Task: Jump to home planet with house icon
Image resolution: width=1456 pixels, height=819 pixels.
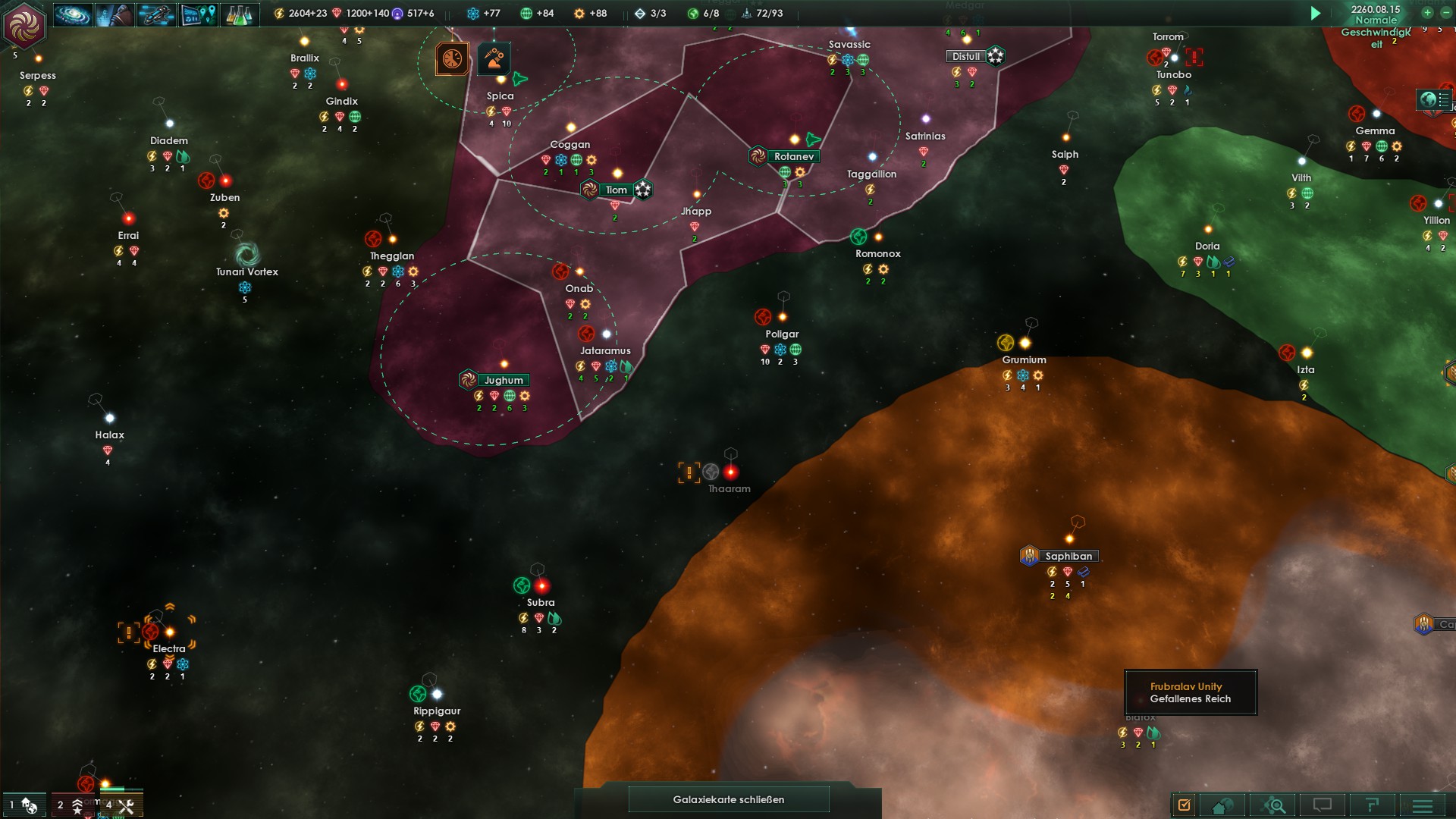Action: point(1222,805)
